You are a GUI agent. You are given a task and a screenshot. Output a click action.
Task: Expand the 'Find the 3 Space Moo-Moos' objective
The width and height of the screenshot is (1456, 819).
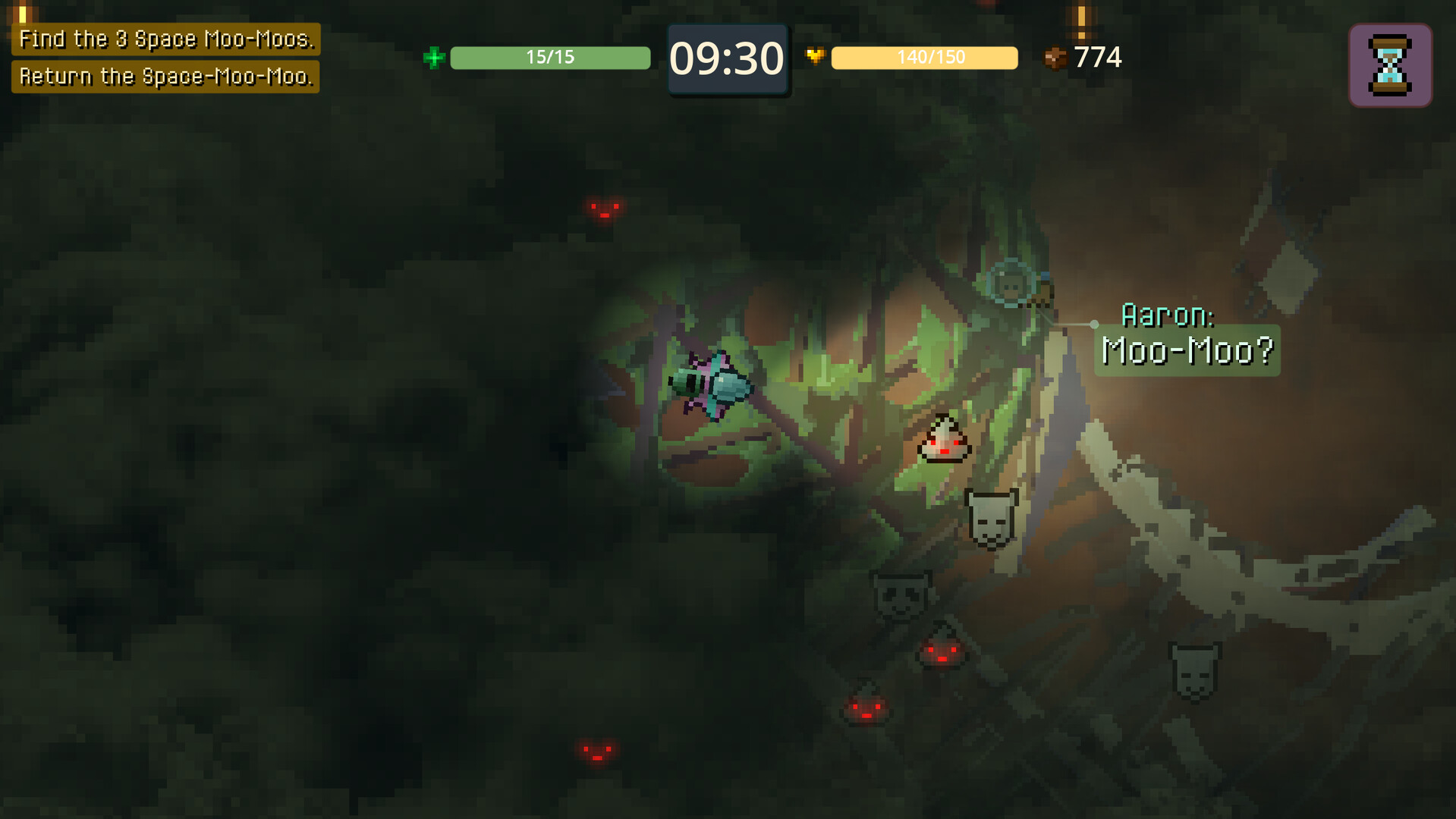pyautogui.click(x=167, y=38)
